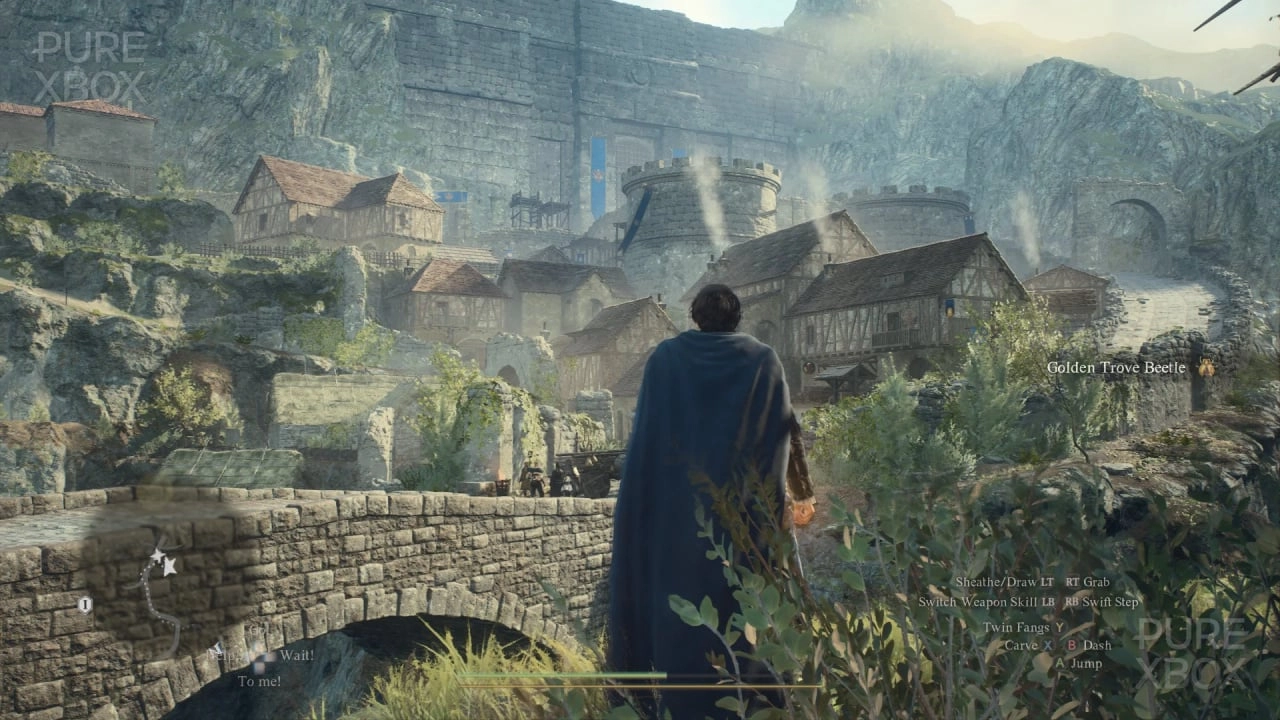Image resolution: width=1280 pixels, height=720 pixels.
Task: Click the inn marker on the minimap
Action: (85, 603)
